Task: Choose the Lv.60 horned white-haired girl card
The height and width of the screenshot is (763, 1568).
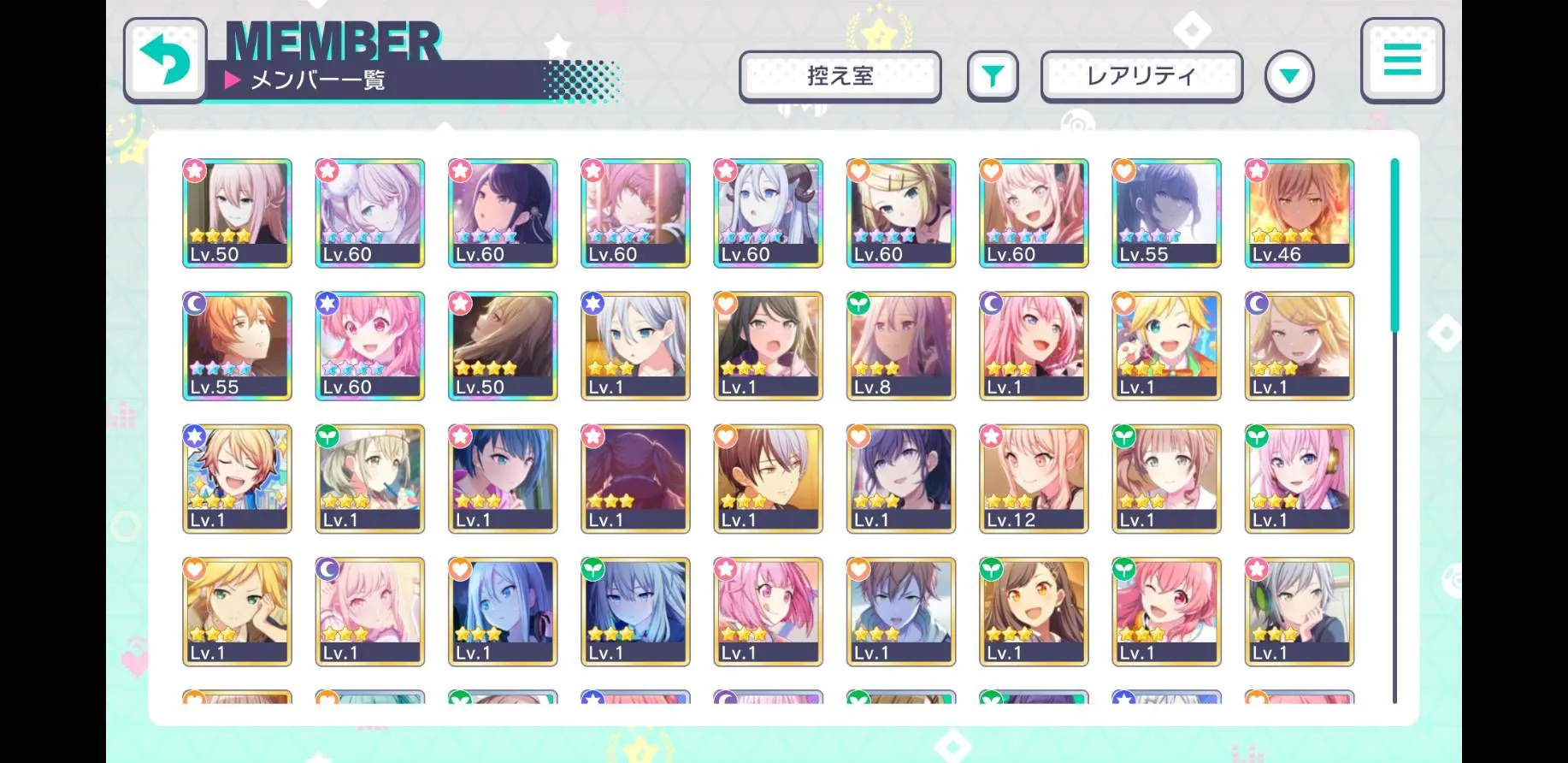Action: point(768,213)
